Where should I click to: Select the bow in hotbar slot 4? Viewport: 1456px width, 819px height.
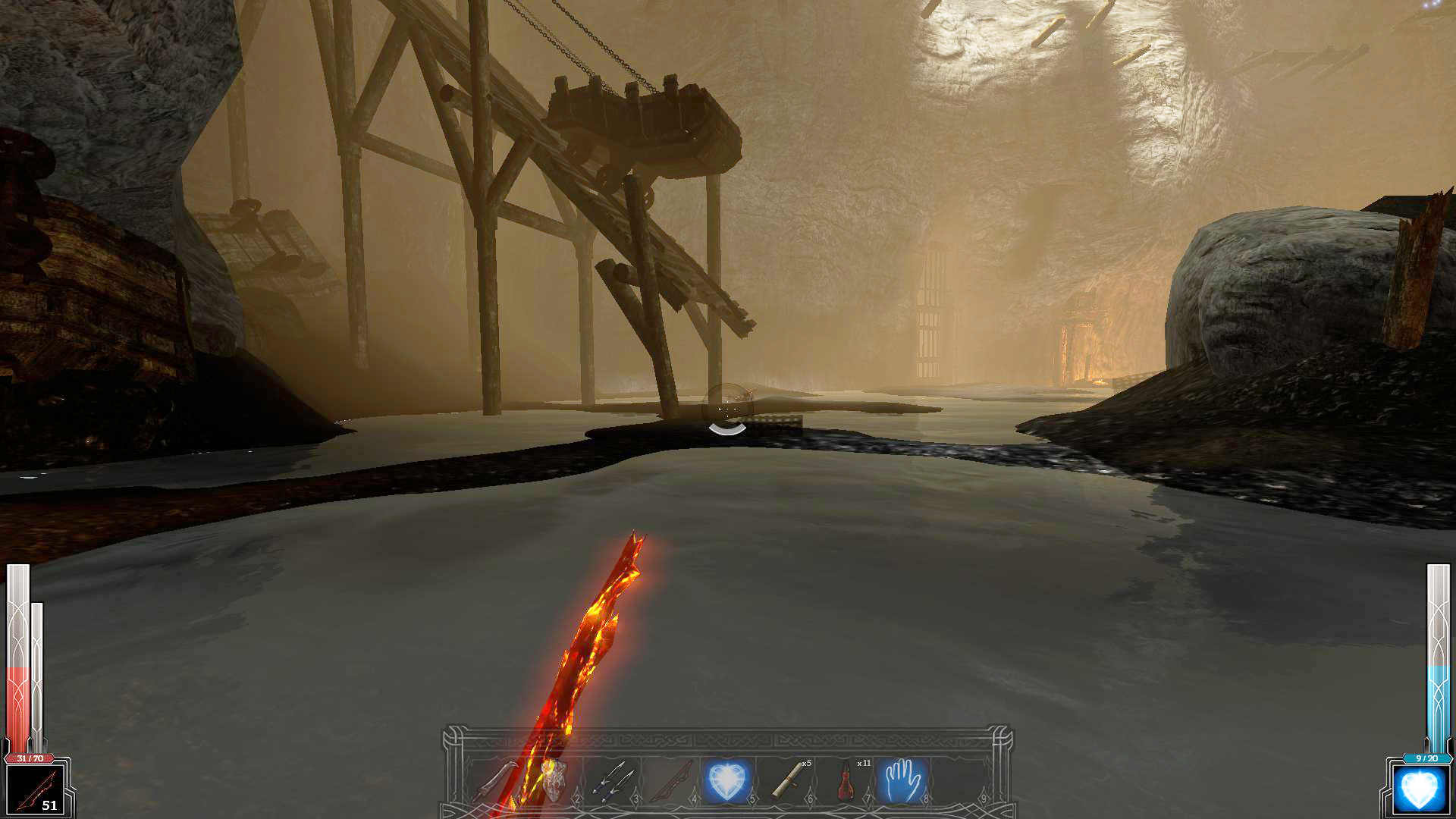670,781
